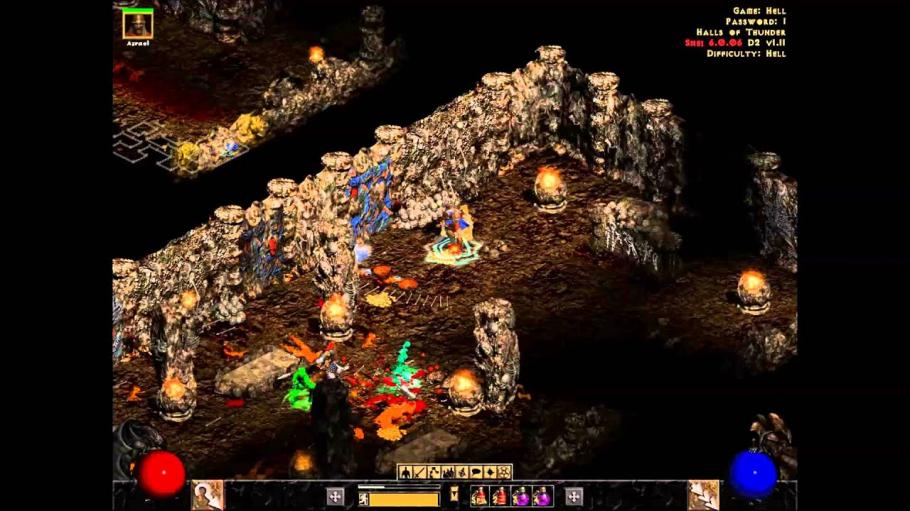The height and width of the screenshot is (511, 910).
Task: Select the left mouse skill icon
Action: coord(207,495)
